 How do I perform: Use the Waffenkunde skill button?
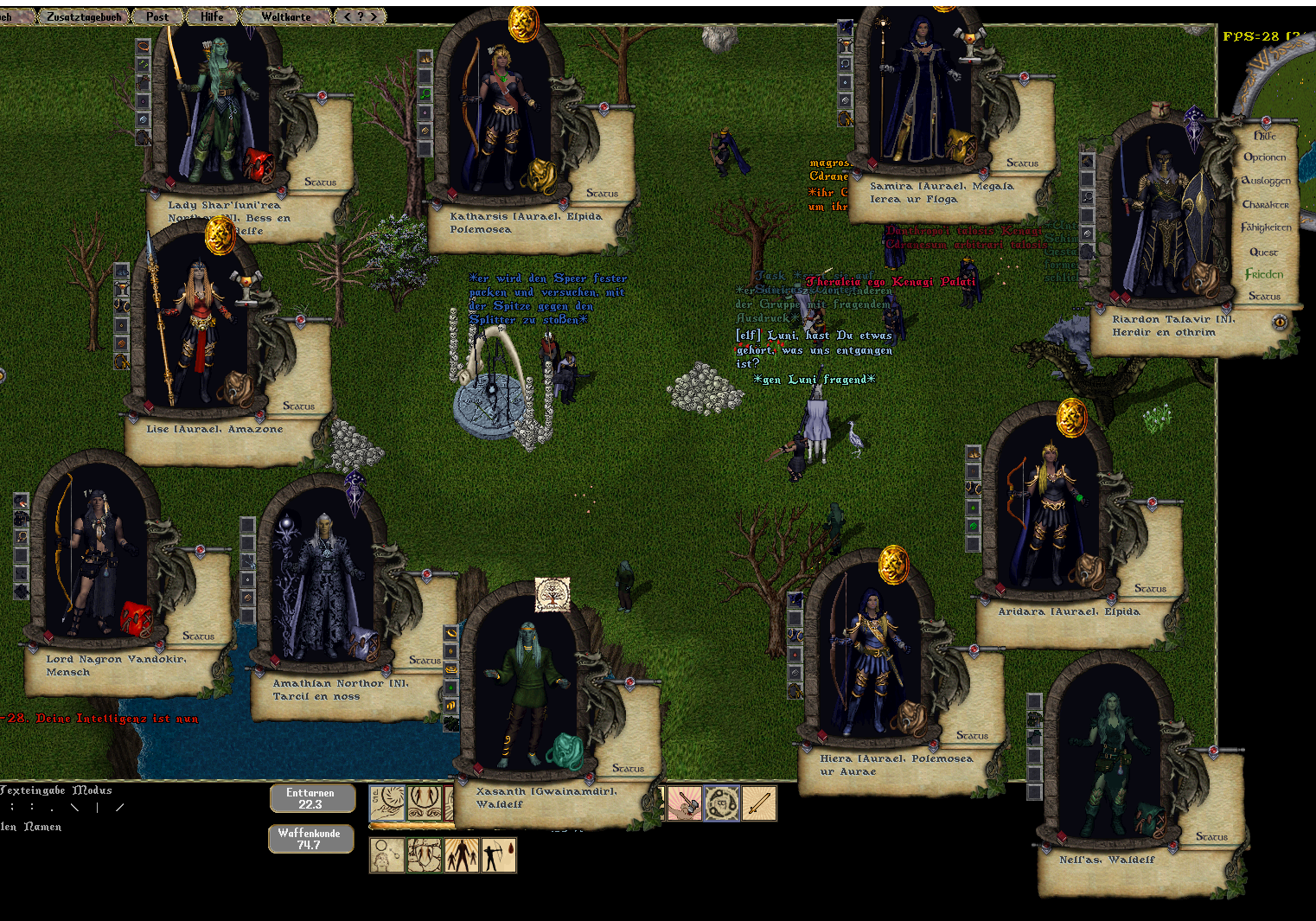(x=310, y=839)
